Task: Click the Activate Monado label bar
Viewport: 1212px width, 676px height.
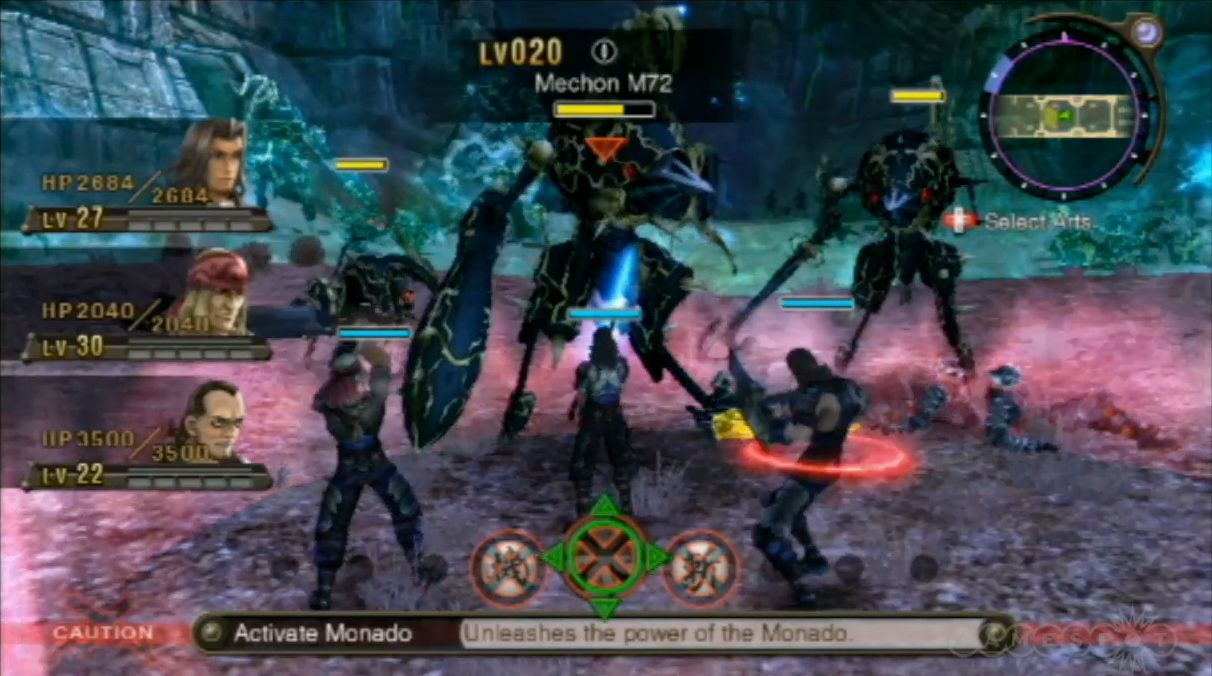Action: [x=322, y=633]
